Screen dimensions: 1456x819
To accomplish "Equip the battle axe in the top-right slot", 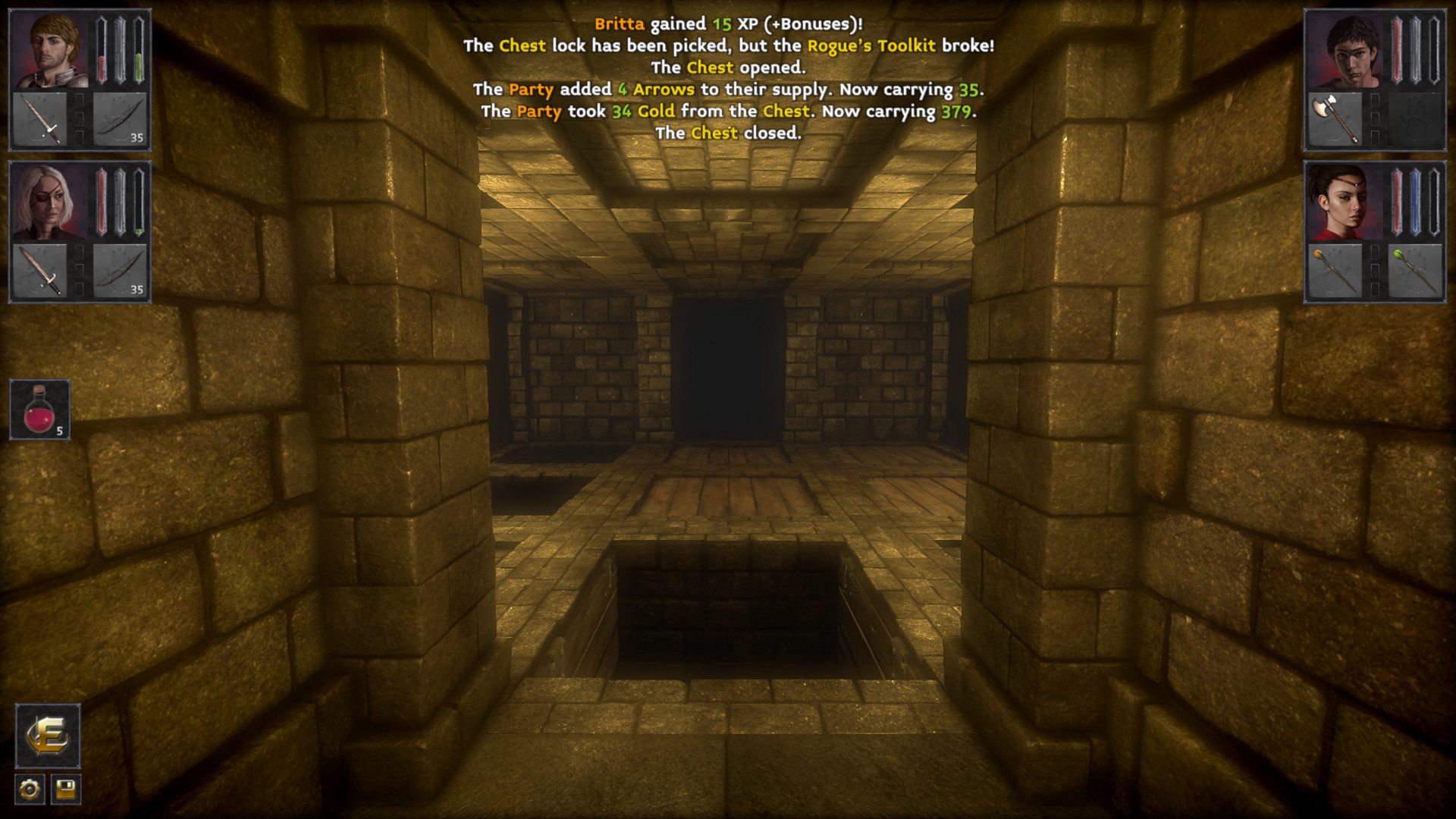I will click(x=1332, y=120).
